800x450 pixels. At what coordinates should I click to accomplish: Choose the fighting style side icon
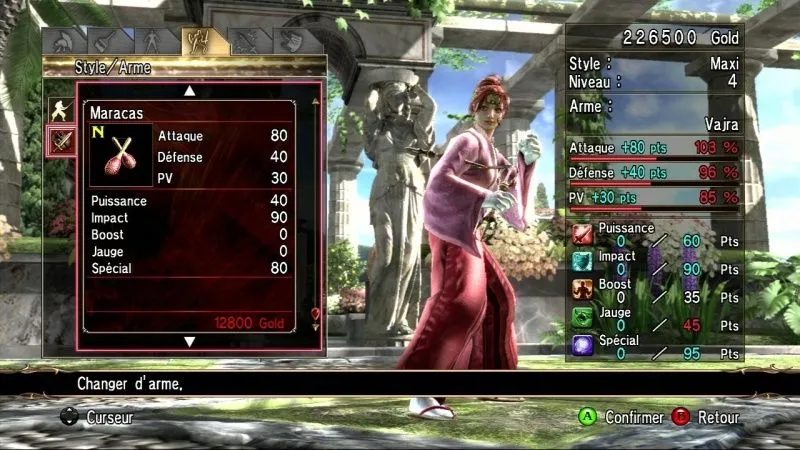(x=60, y=111)
